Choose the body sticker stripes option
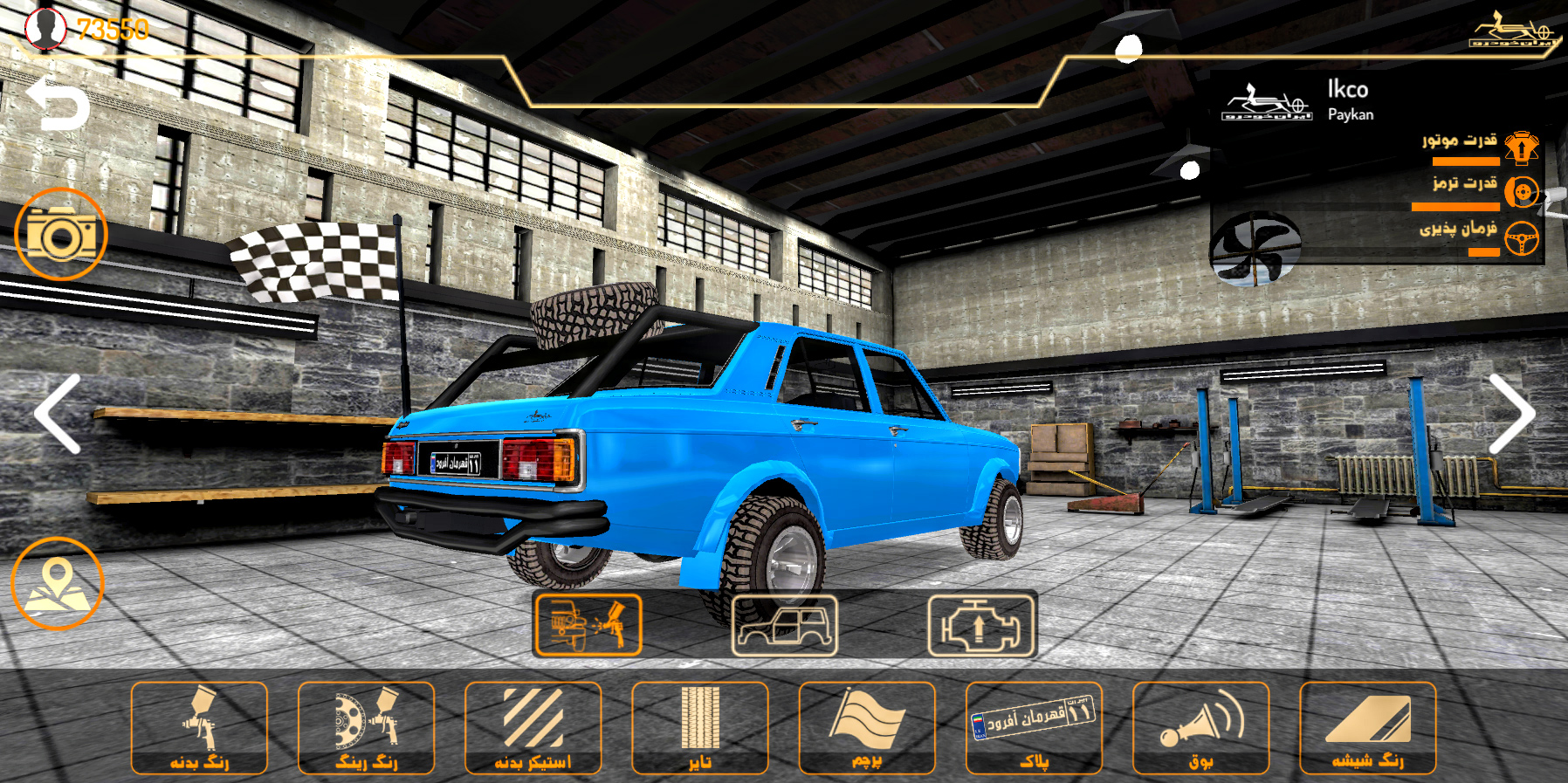The width and height of the screenshot is (1568, 783). pos(533,728)
